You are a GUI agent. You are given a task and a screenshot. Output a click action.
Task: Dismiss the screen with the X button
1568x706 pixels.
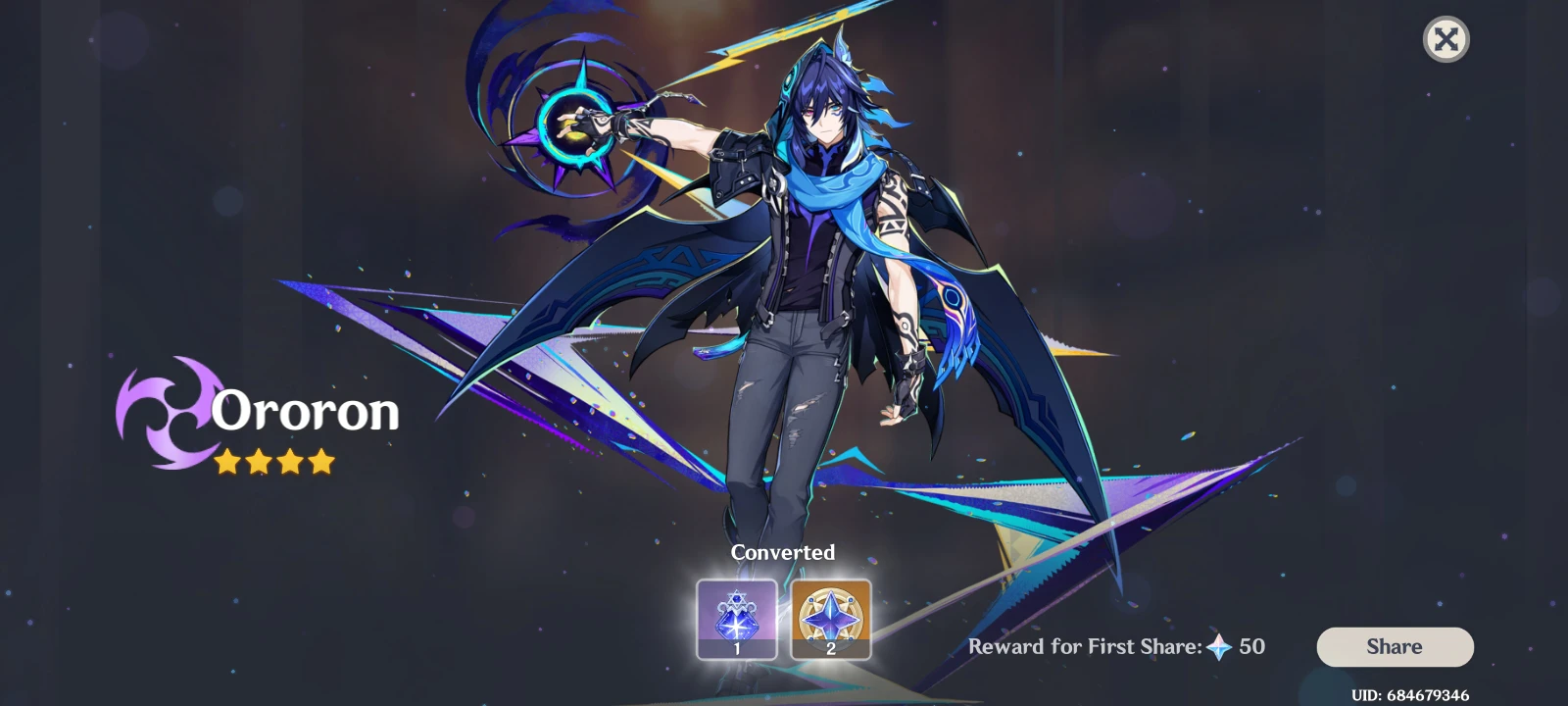(x=1446, y=39)
